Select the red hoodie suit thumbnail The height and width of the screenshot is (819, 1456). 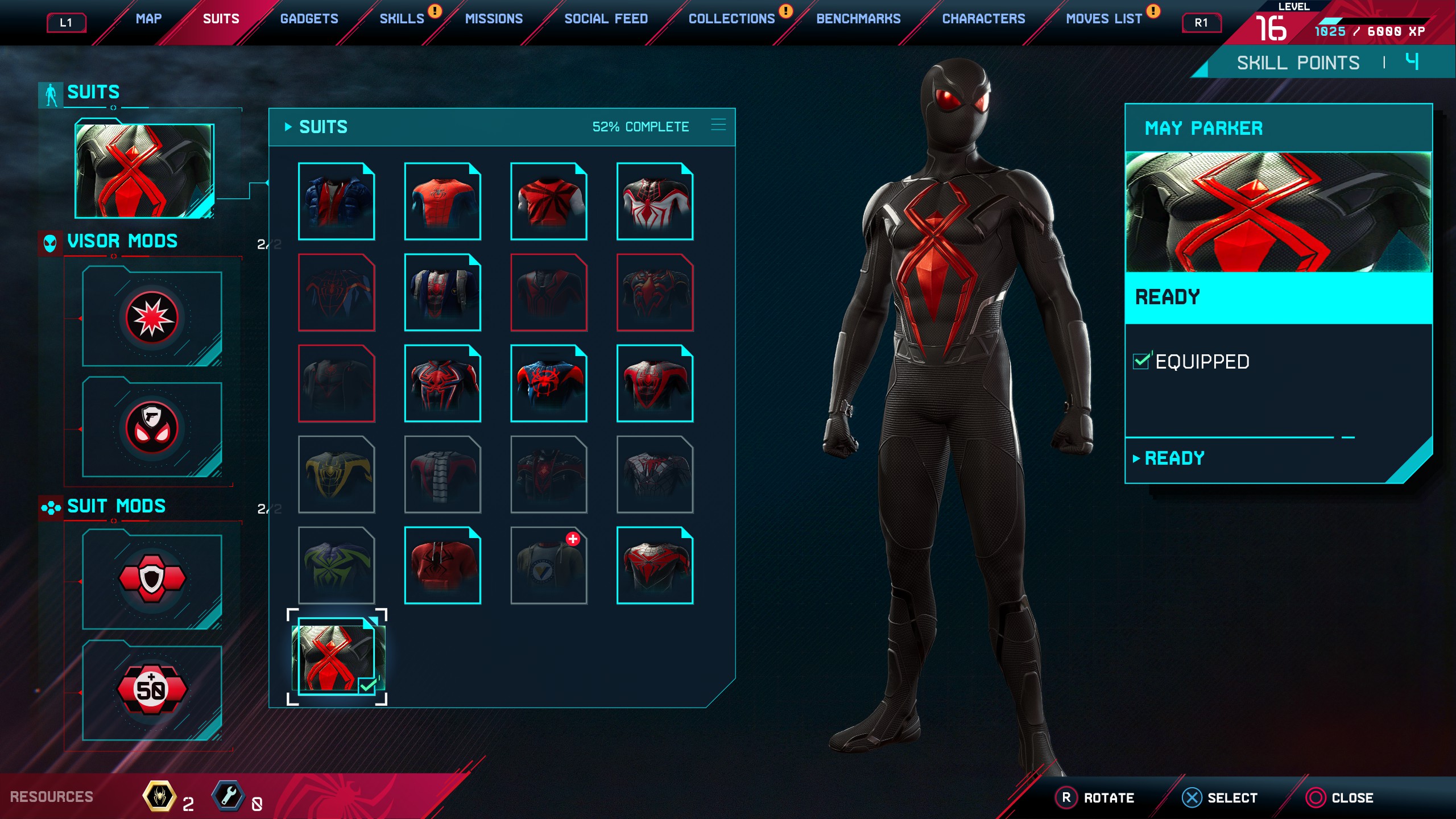pyautogui.click(x=442, y=565)
